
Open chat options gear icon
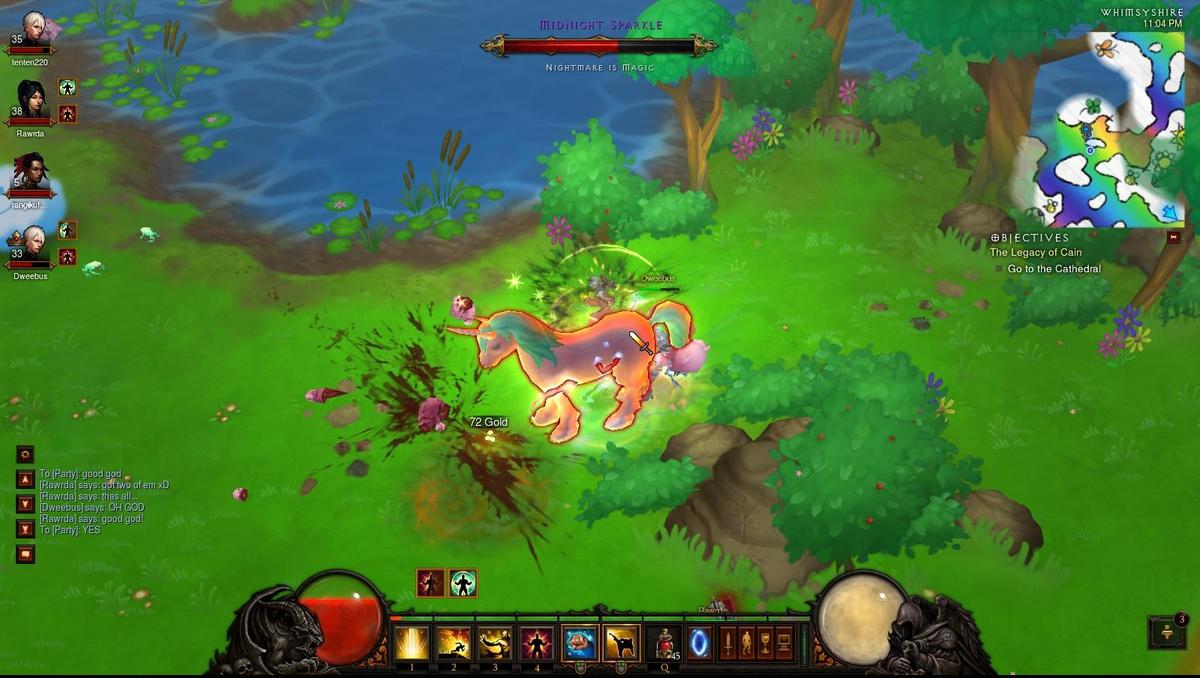(26, 453)
